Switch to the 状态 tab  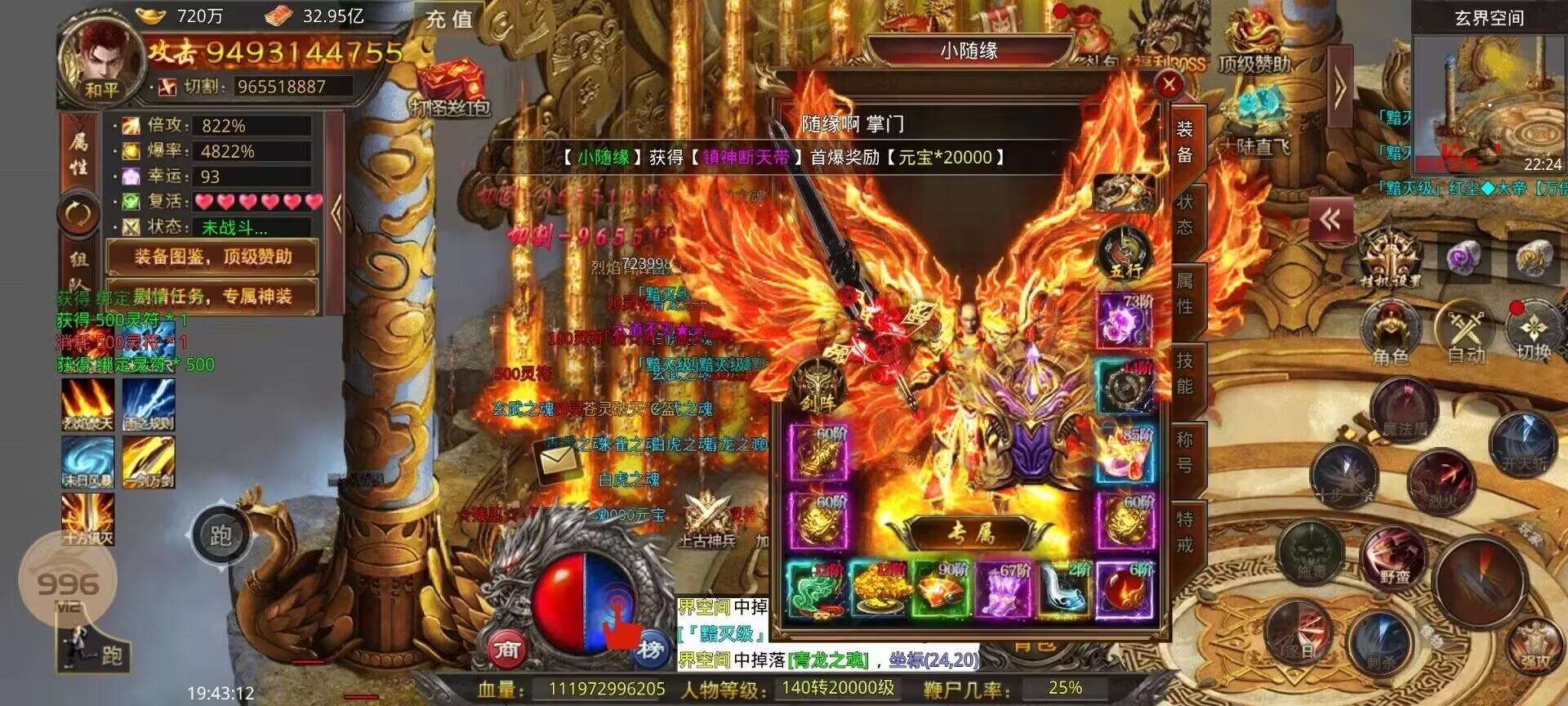[1184, 214]
